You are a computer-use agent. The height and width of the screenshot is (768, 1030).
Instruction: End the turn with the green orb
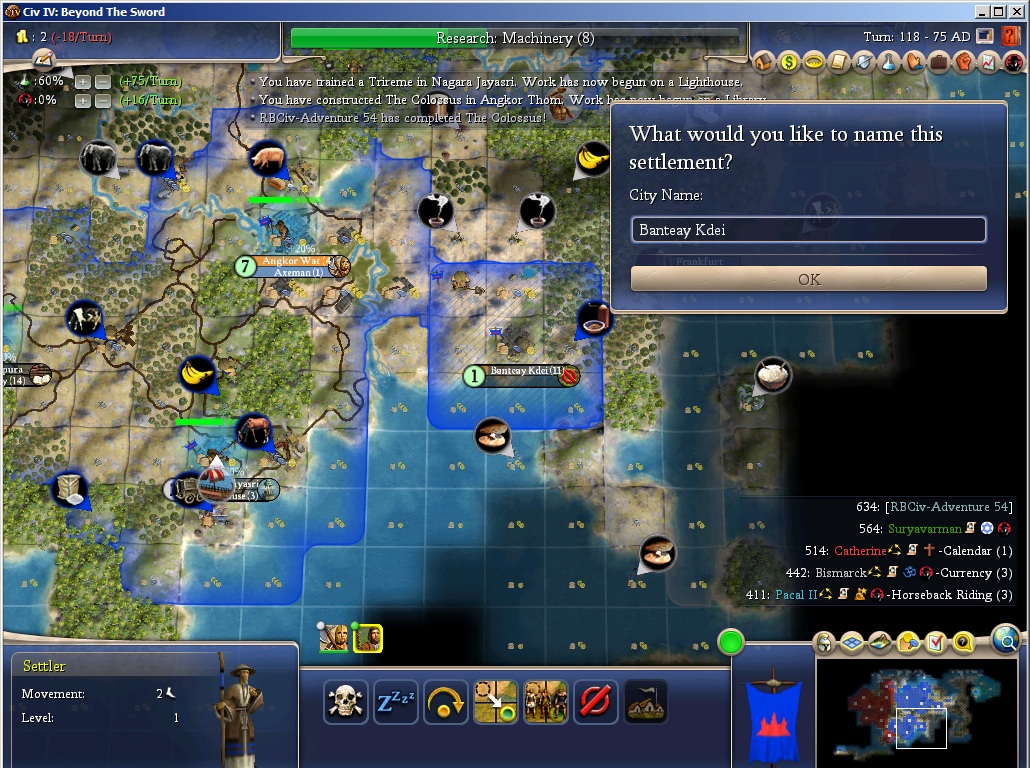(731, 641)
